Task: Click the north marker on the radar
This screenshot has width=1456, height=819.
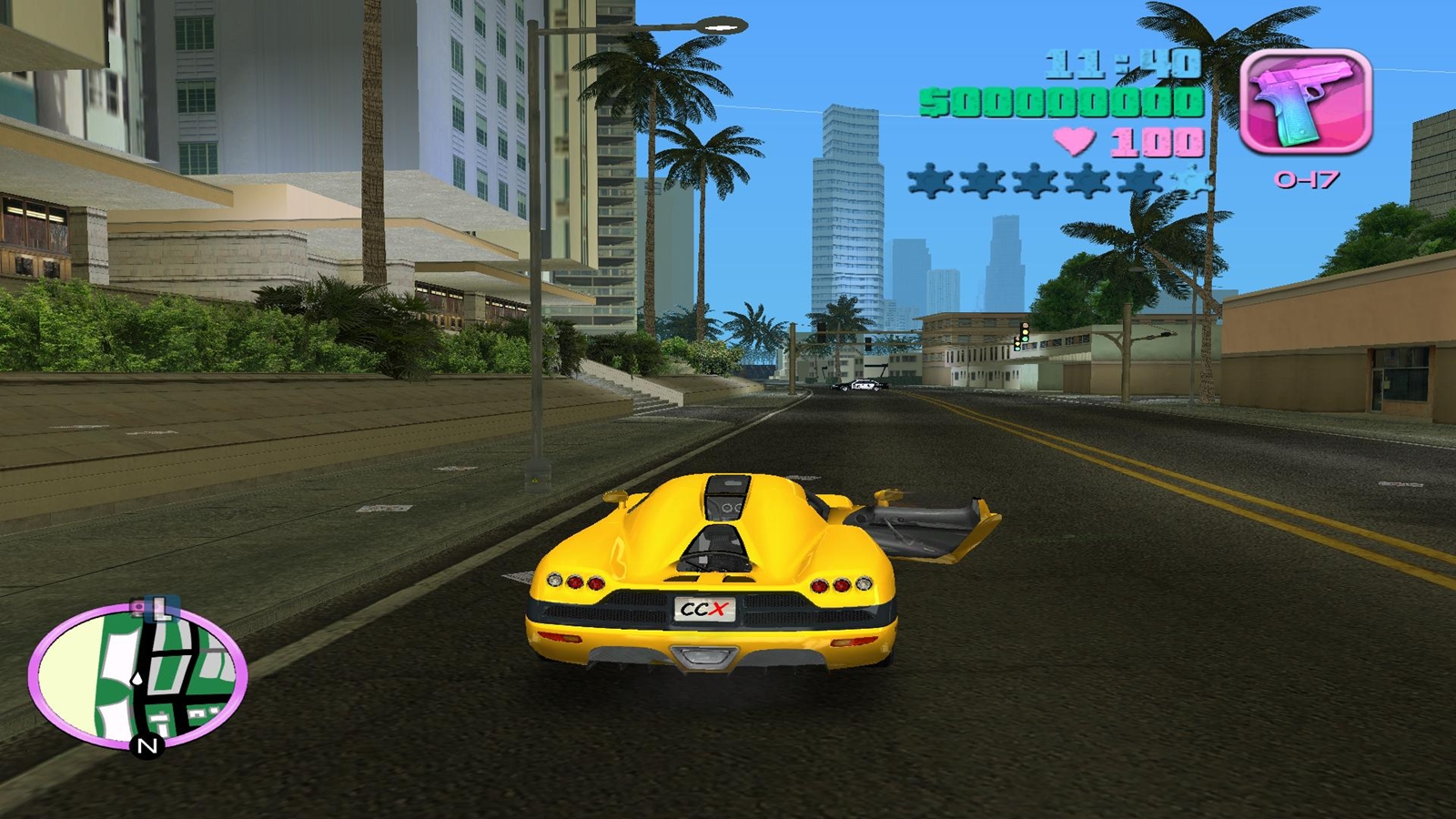Action: 147,746
